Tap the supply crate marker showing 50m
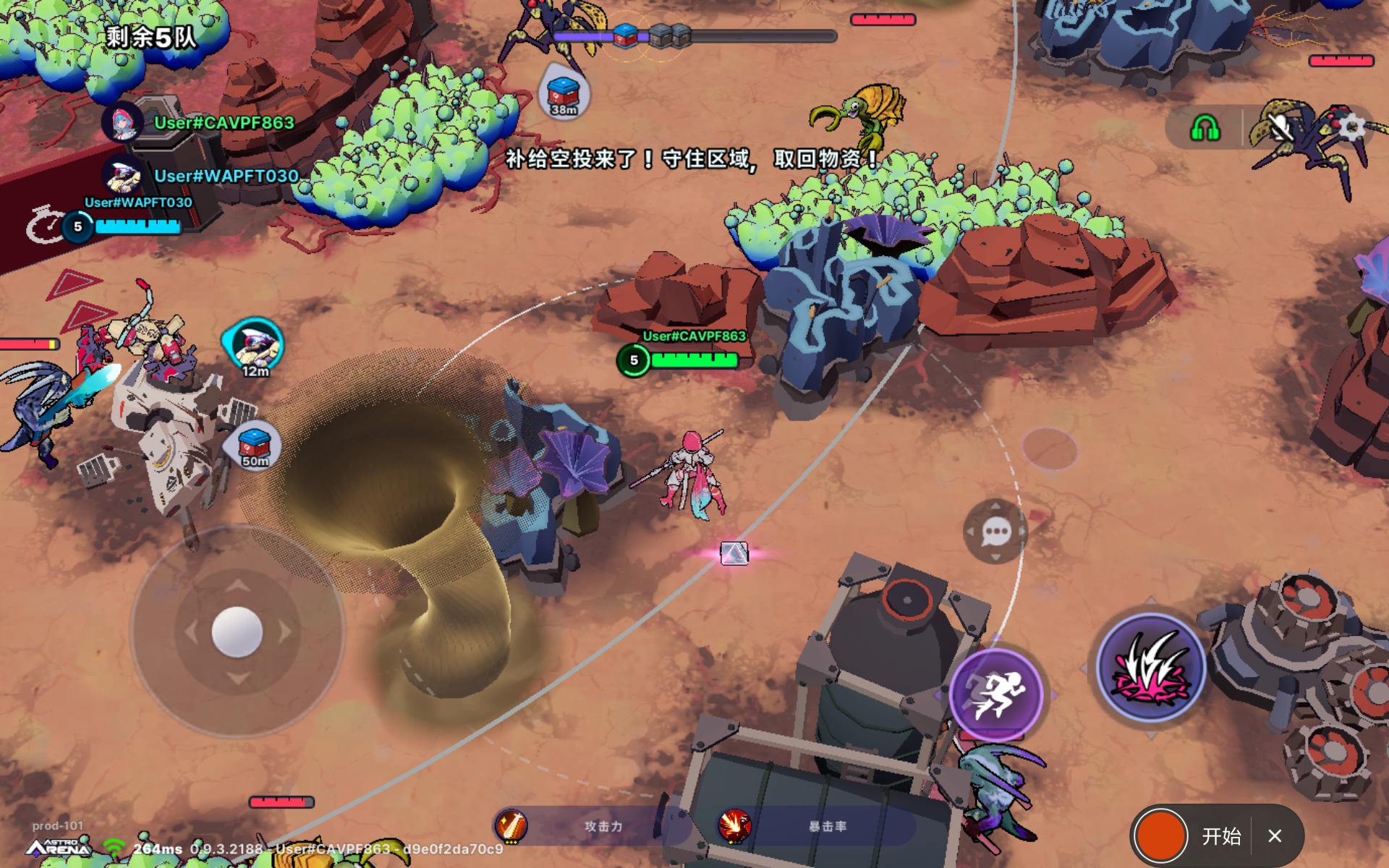This screenshot has width=1389, height=868. (255, 446)
